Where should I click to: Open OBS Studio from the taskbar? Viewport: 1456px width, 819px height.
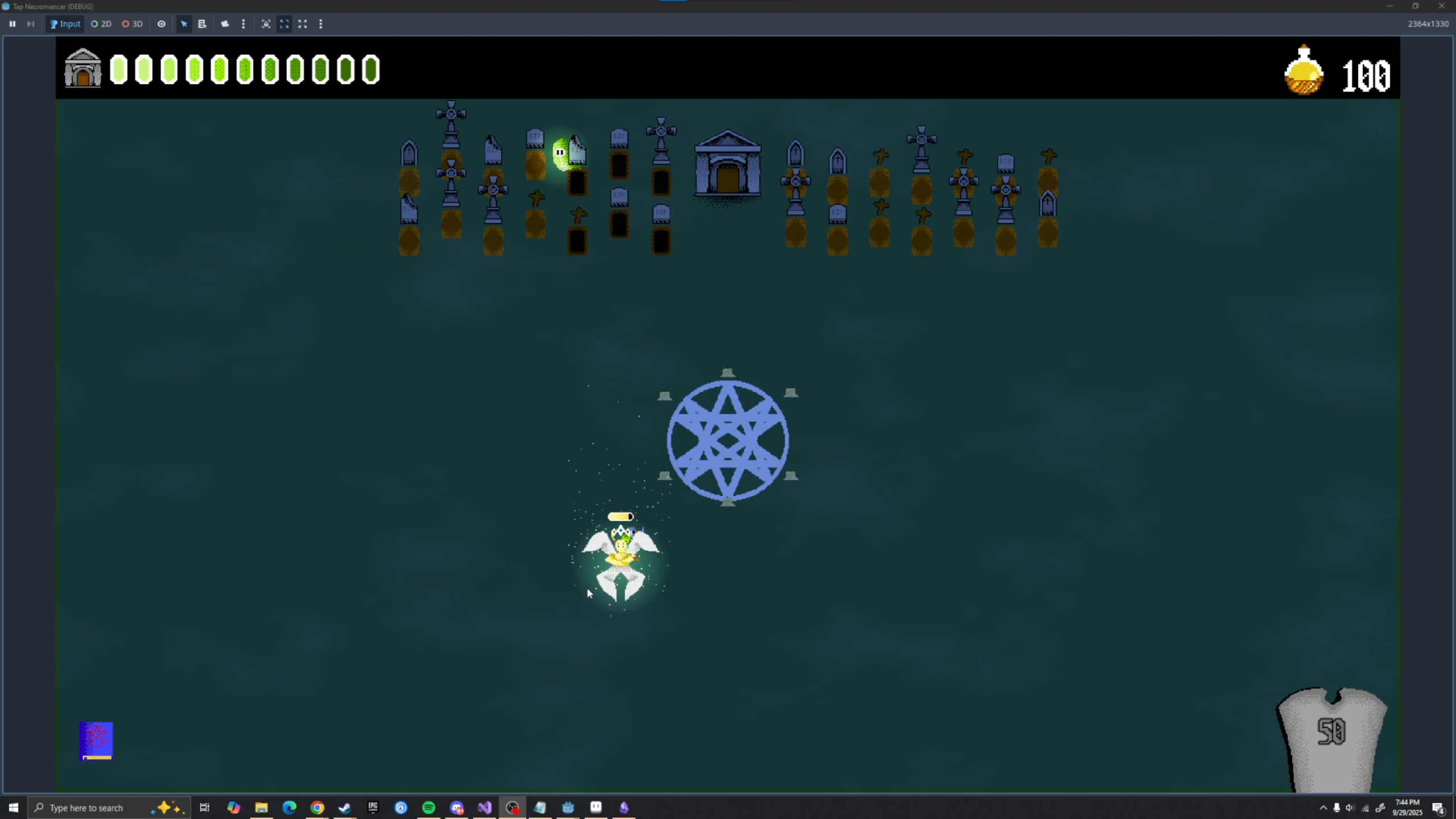click(511, 807)
